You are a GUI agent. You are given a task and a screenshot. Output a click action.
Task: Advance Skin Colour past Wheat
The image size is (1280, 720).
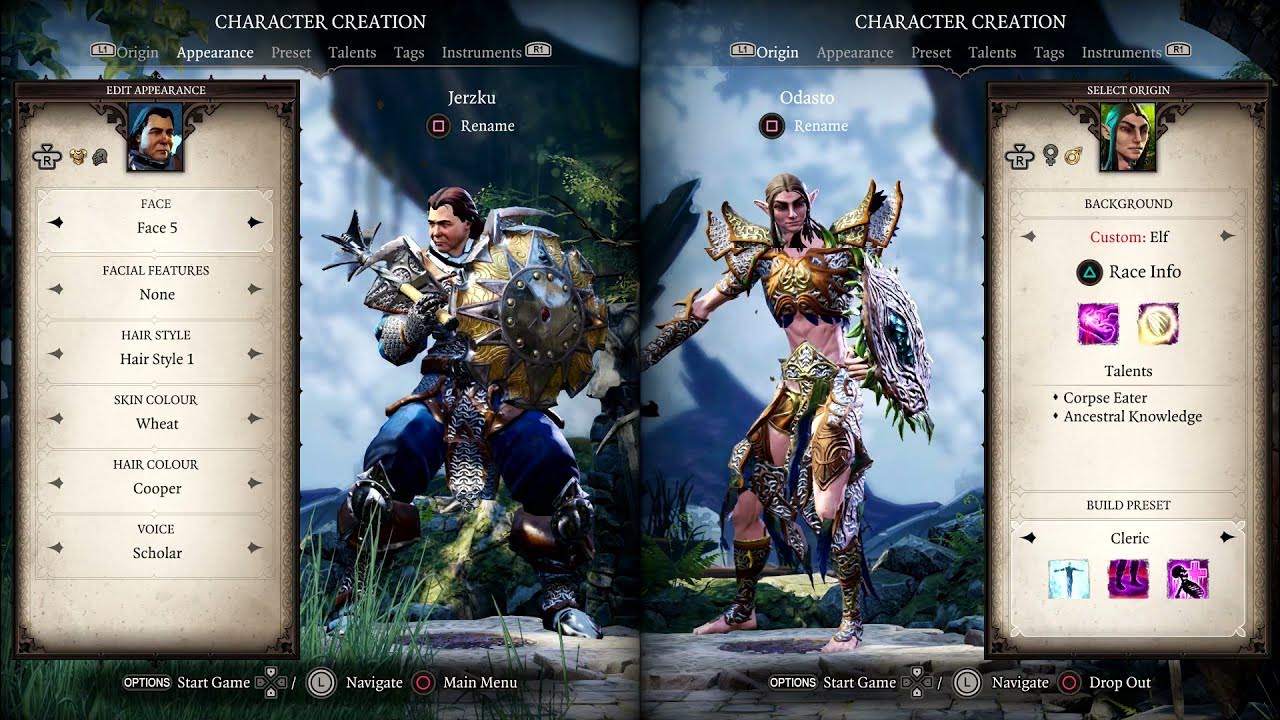pyautogui.click(x=255, y=419)
